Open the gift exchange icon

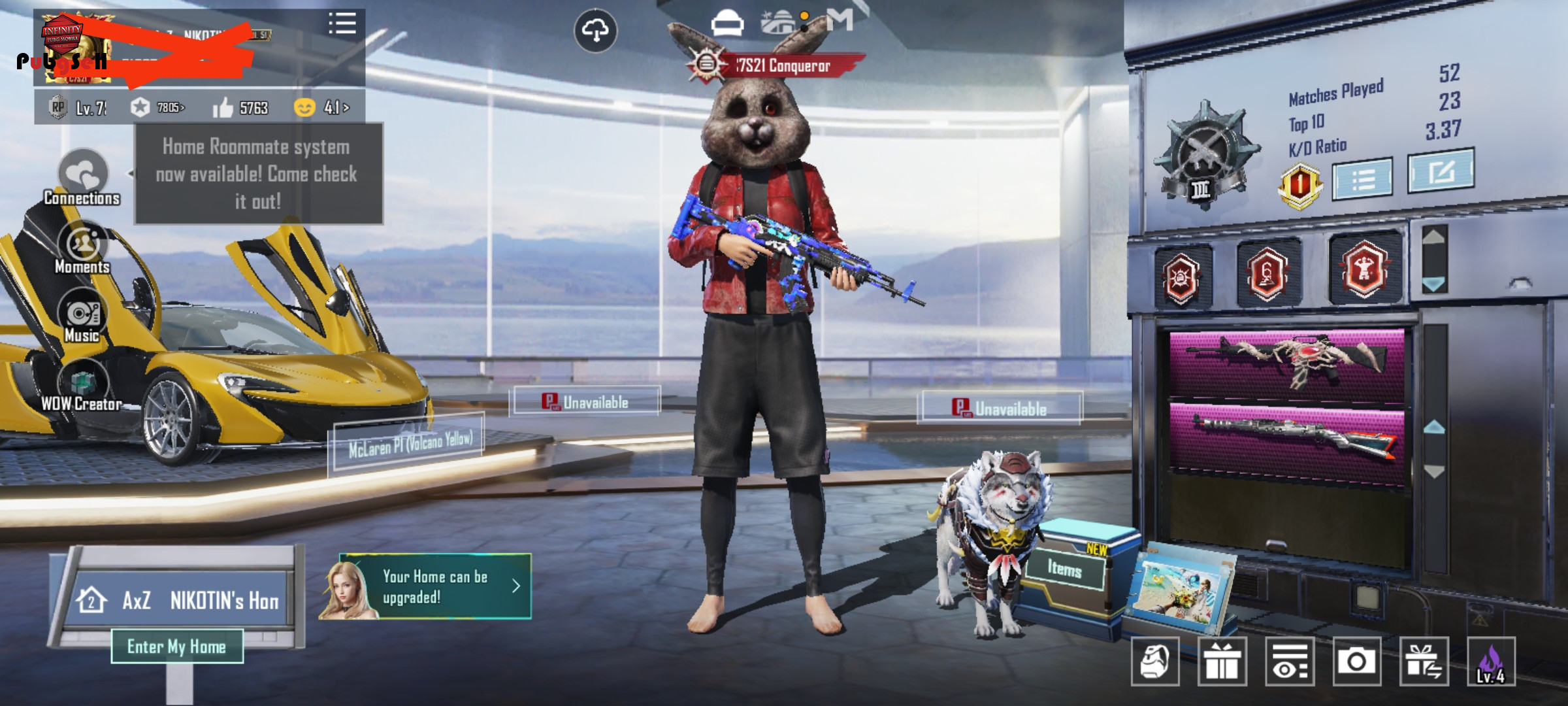point(1424,662)
